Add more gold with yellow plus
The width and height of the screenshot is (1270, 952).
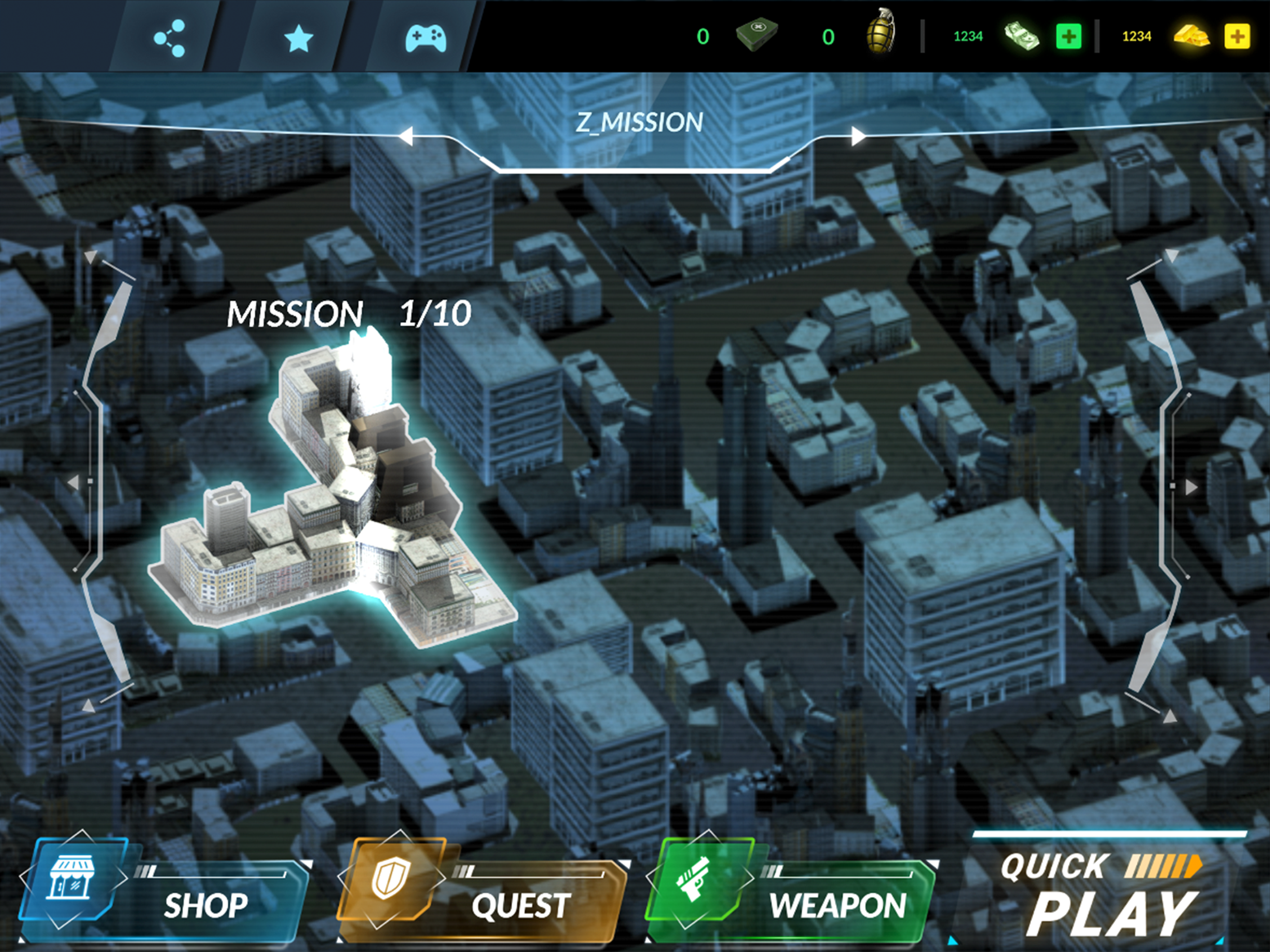(x=1237, y=37)
